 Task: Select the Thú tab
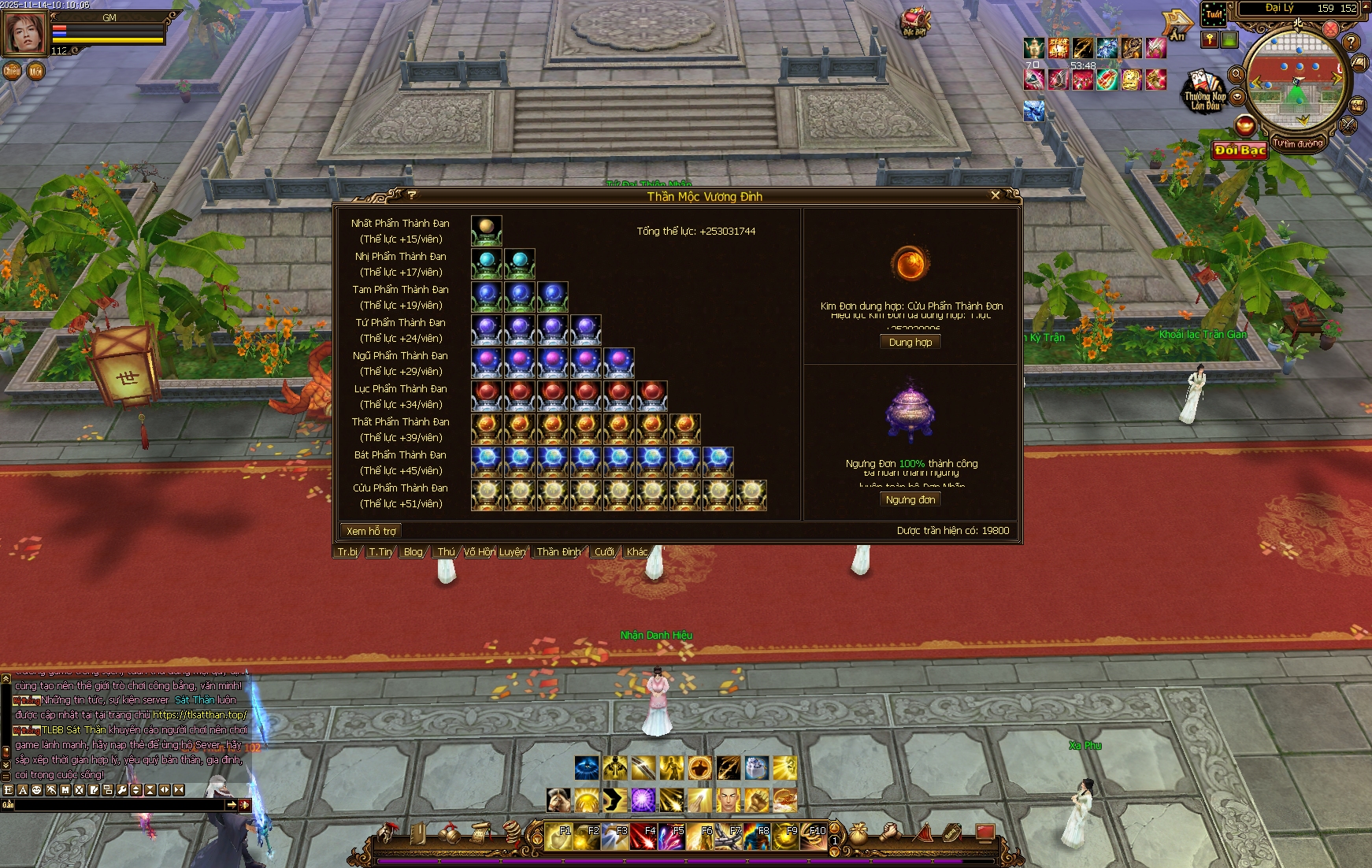coord(446,552)
